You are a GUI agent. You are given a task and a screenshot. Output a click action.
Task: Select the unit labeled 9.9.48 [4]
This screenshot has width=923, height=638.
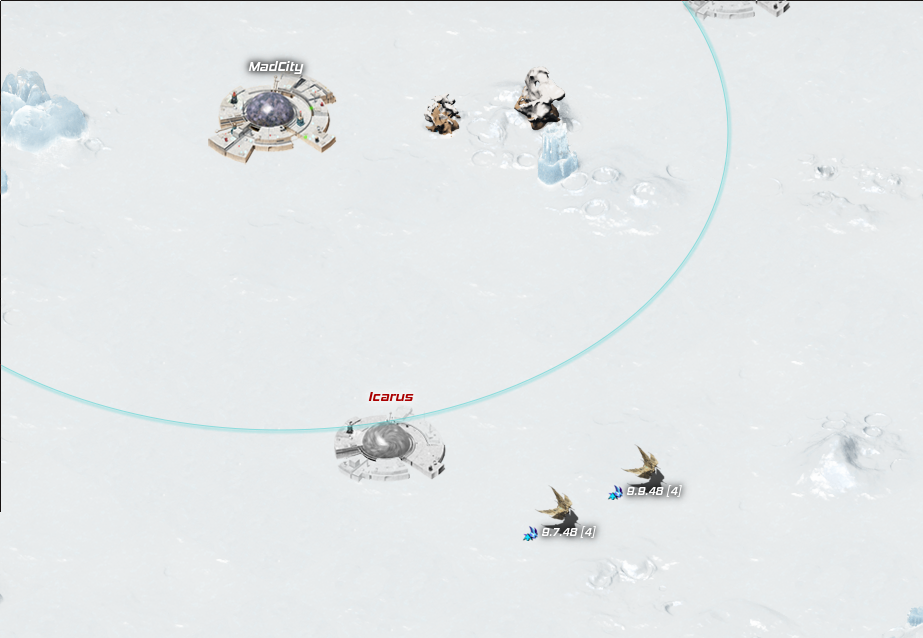point(643,468)
